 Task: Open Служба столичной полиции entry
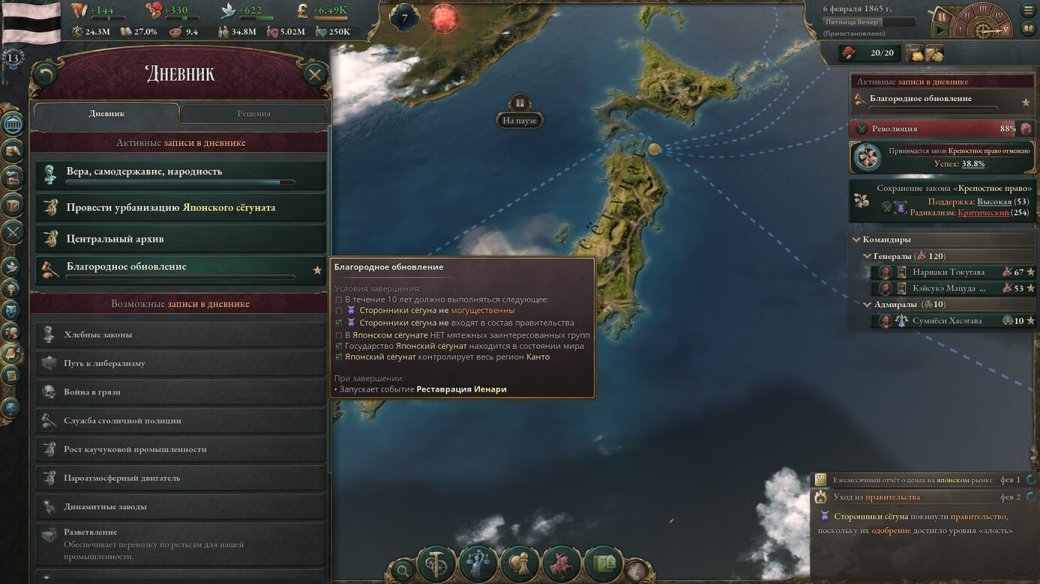[180, 421]
